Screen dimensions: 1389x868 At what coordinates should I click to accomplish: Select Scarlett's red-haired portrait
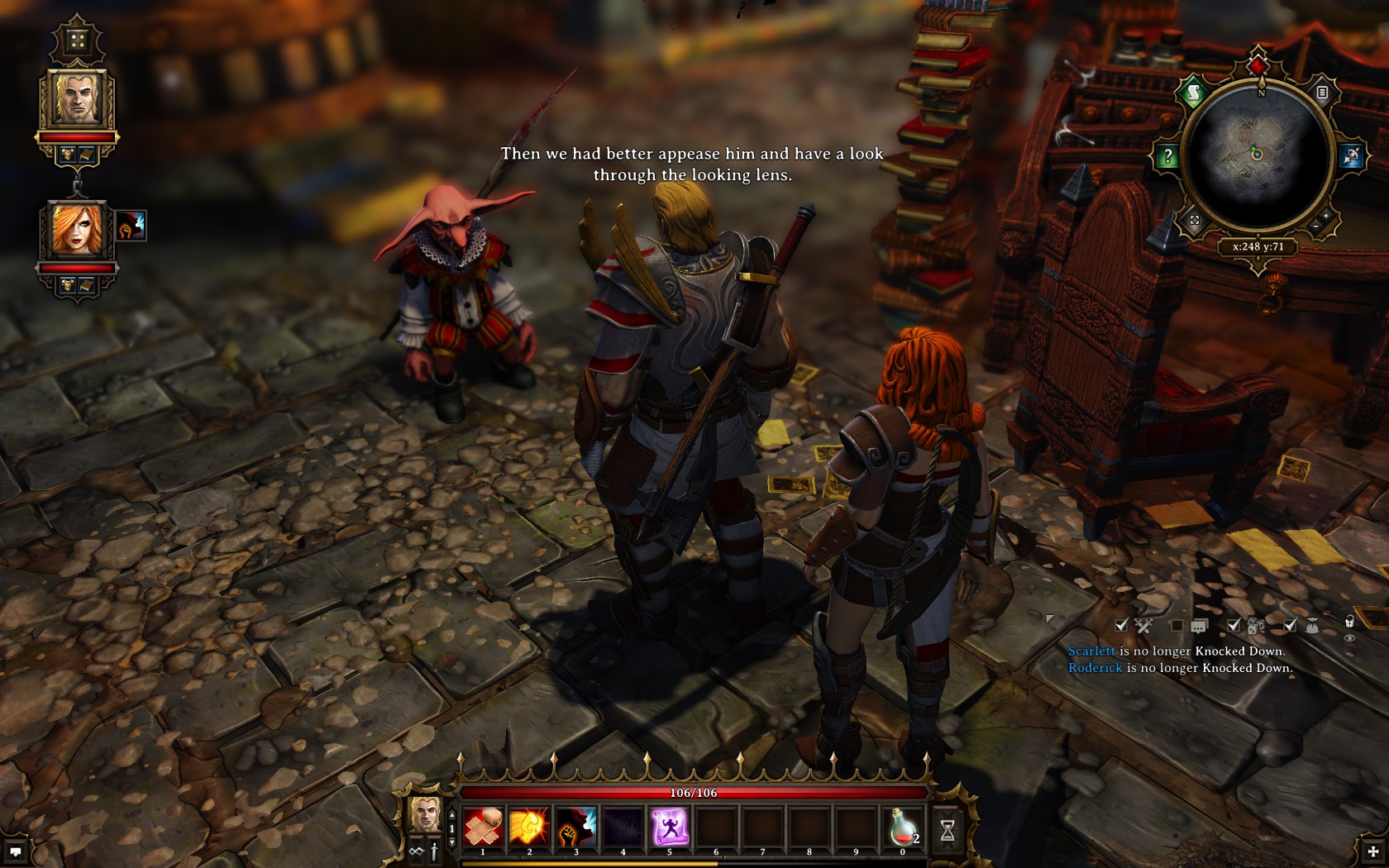[78, 230]
